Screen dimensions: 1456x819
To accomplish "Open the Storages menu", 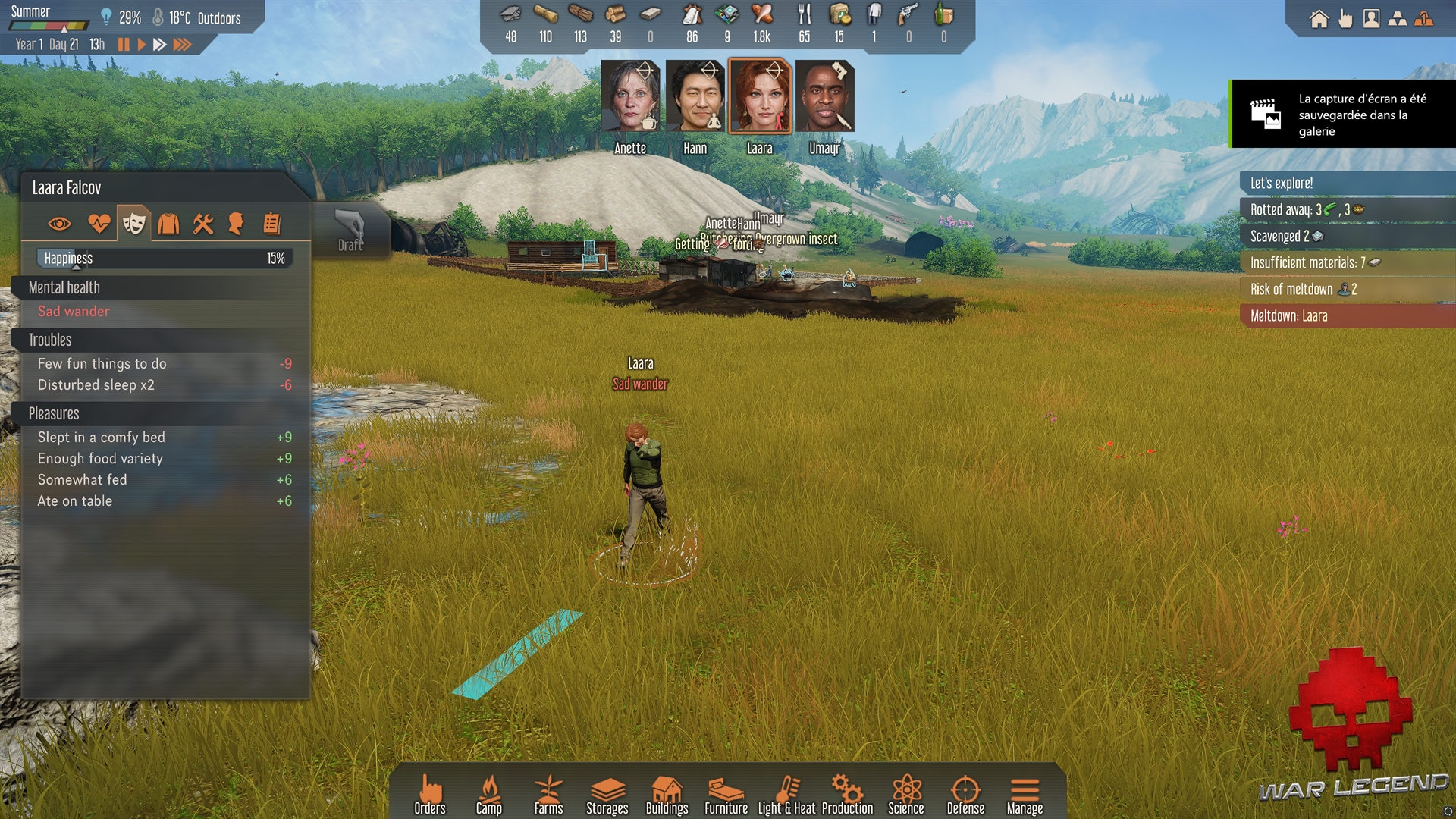I will pos(607,795).
